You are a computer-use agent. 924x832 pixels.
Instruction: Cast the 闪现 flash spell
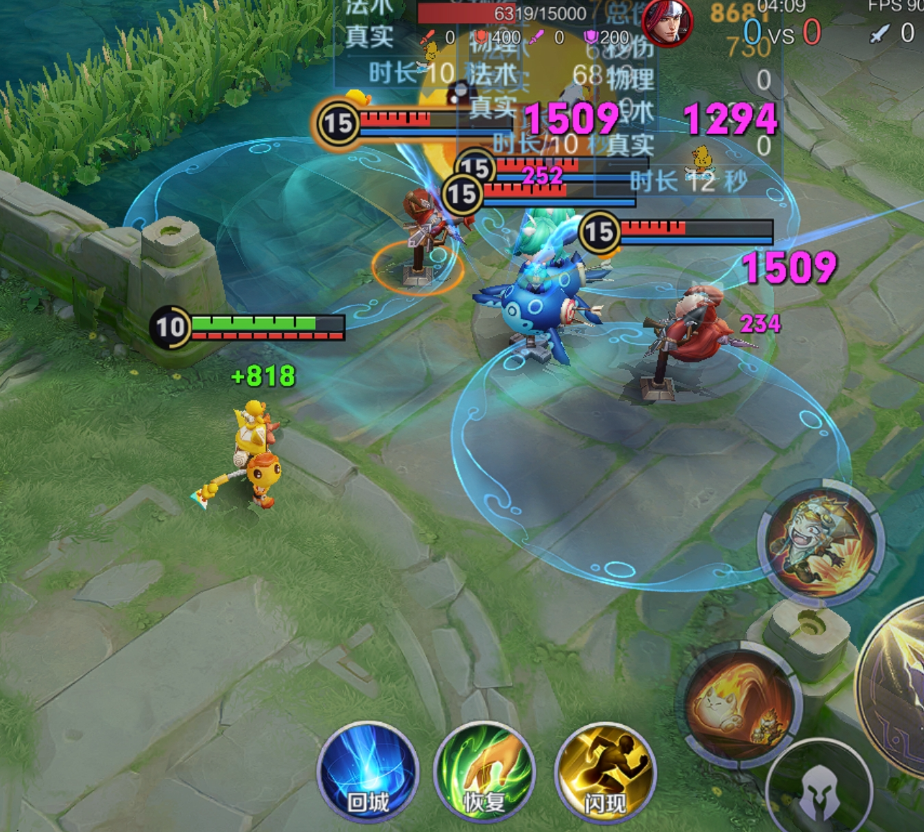tap(604, 772)
